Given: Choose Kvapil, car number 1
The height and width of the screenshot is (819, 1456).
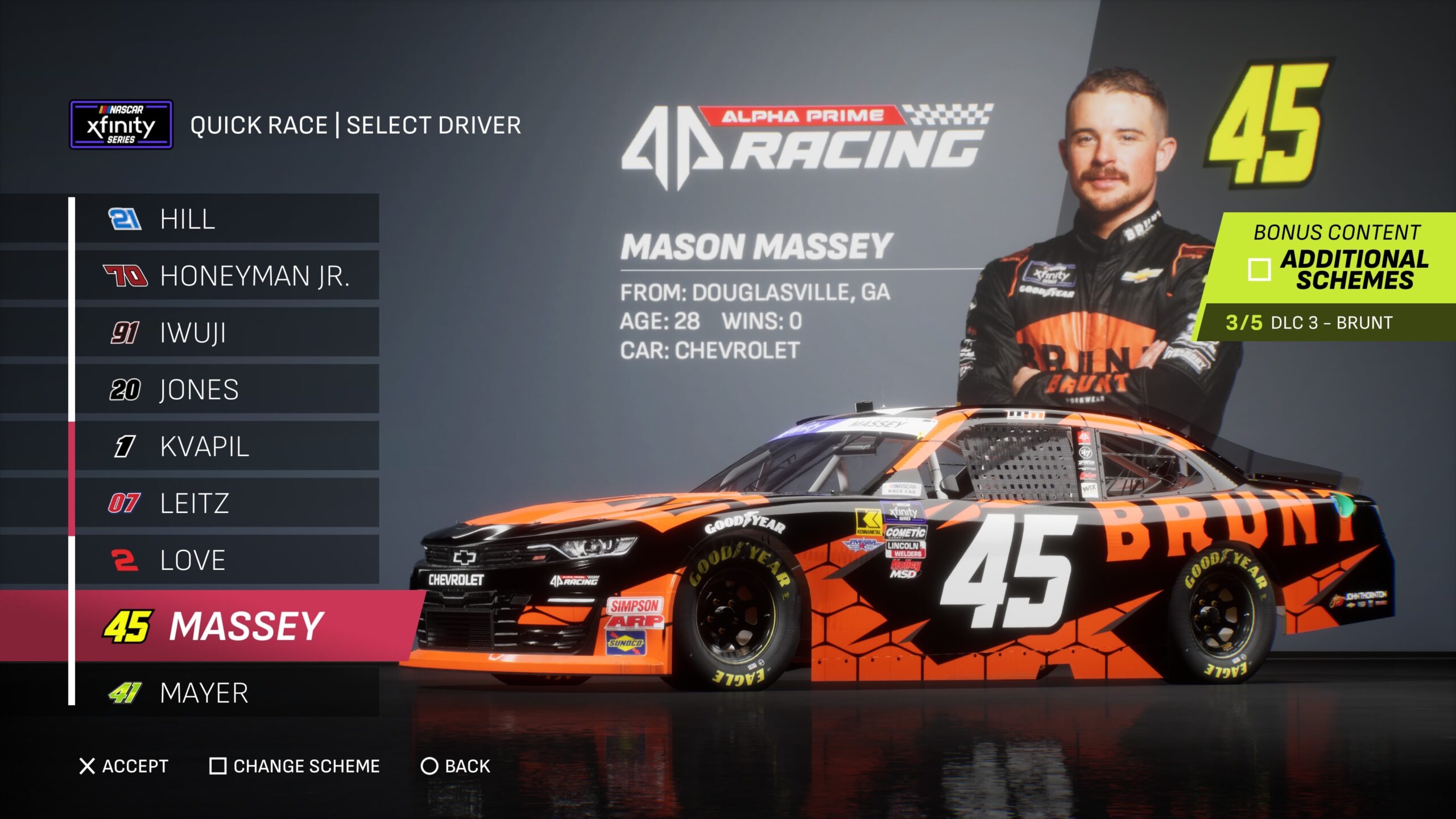Looking at the screenshot, I should [226, 446].
